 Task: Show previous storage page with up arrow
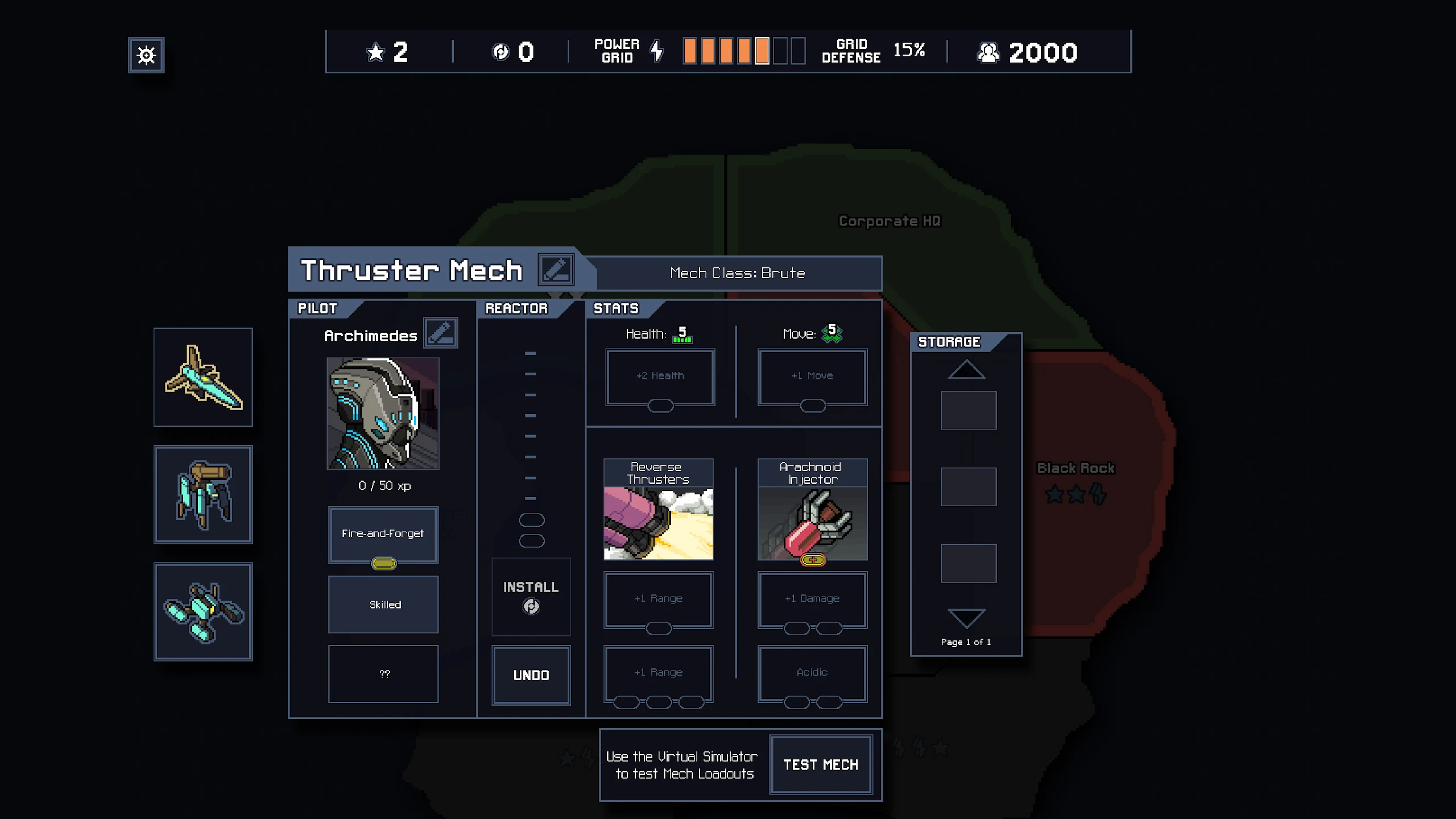966,370
